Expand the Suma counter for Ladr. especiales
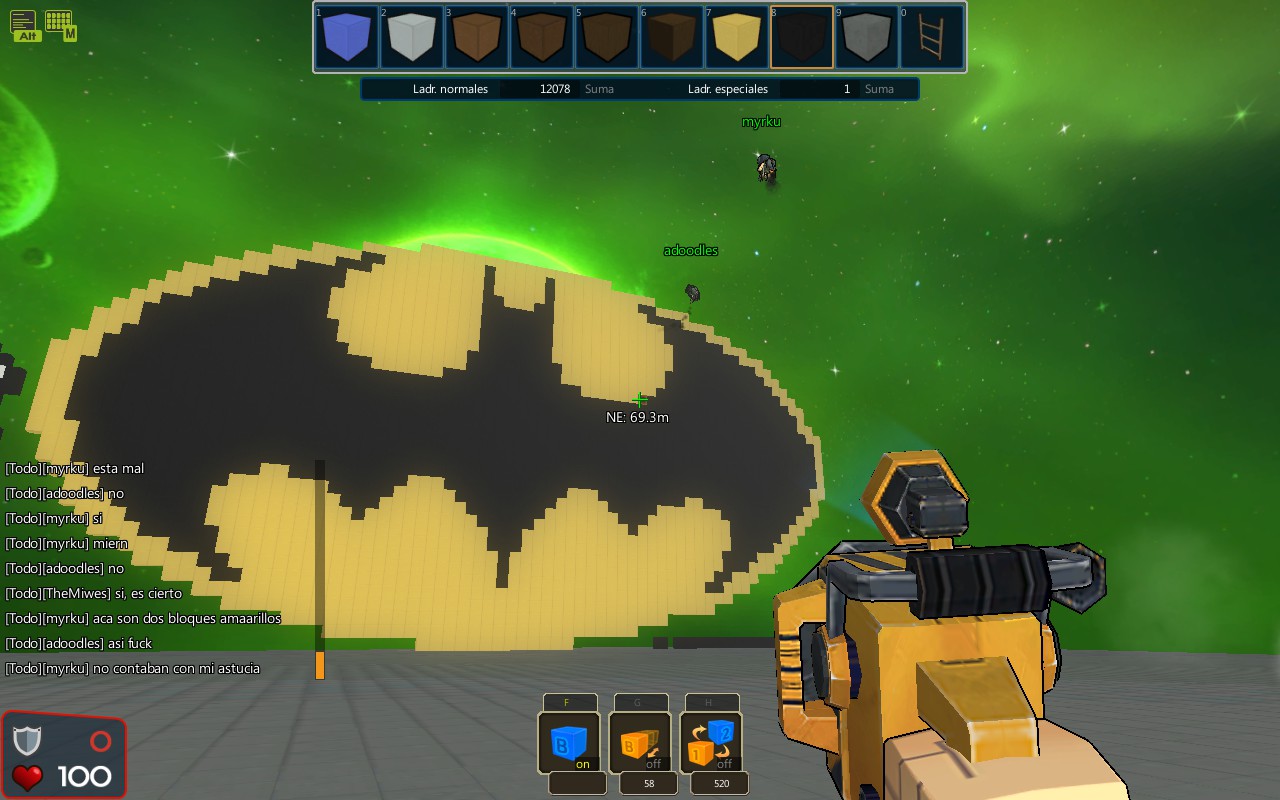 click(879, 88)
